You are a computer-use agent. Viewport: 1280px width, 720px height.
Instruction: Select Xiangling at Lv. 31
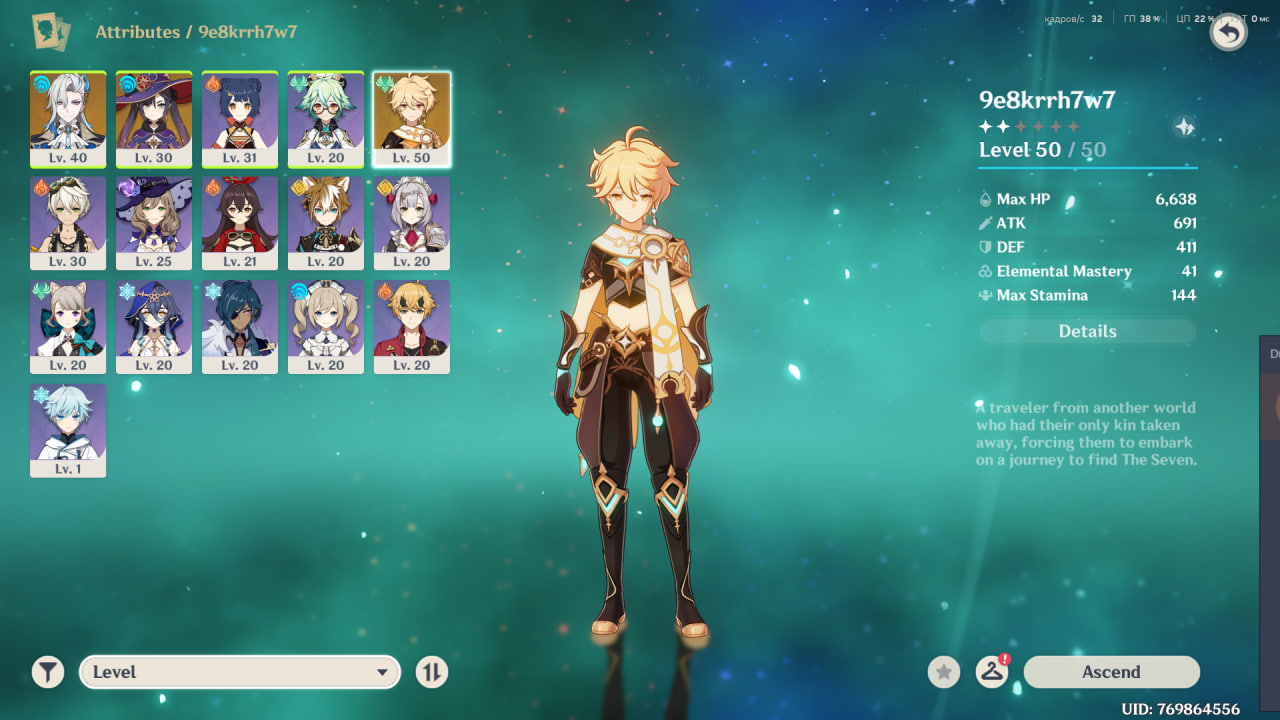coord(240,119)
